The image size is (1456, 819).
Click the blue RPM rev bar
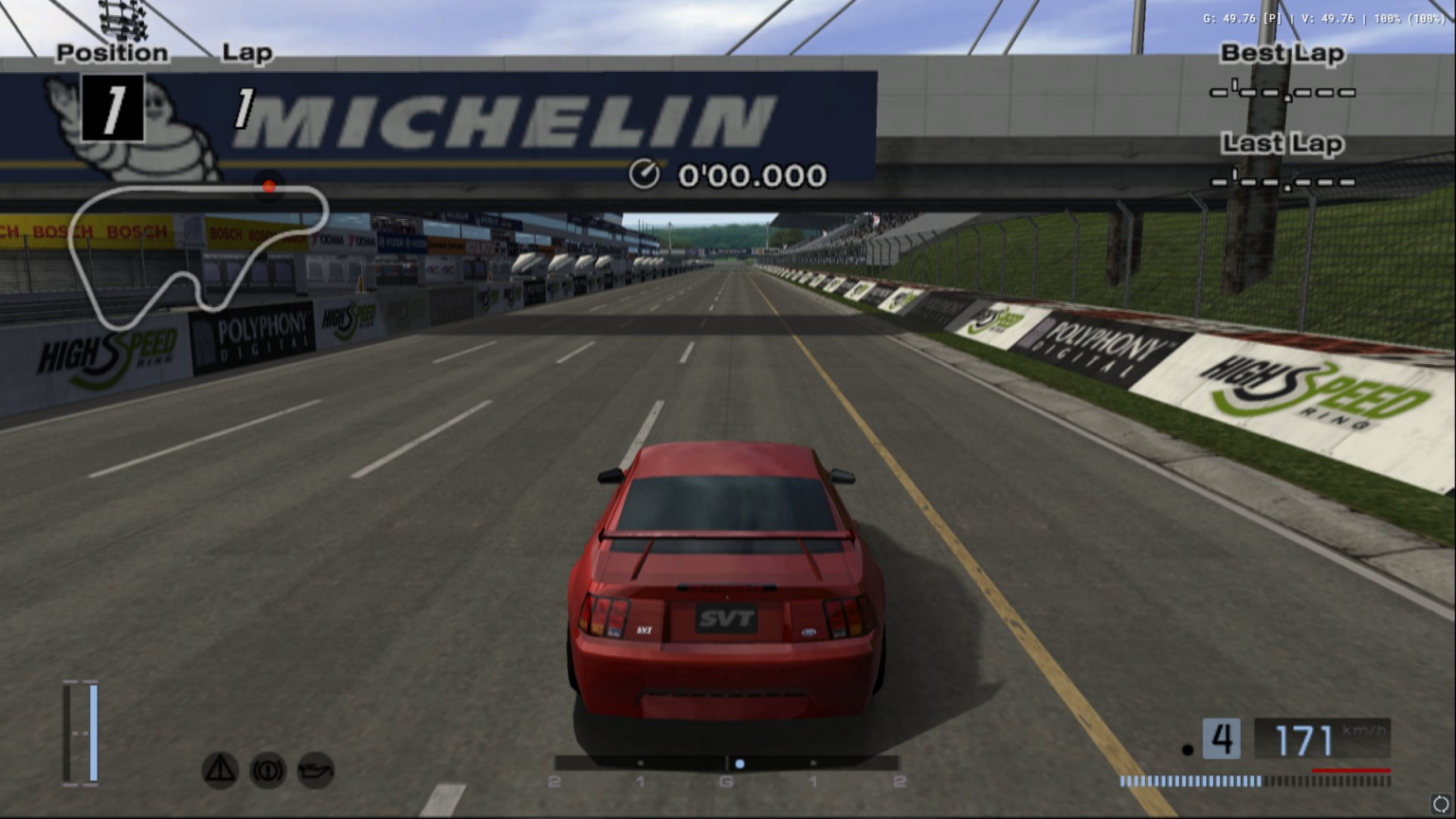point(1190,782)
